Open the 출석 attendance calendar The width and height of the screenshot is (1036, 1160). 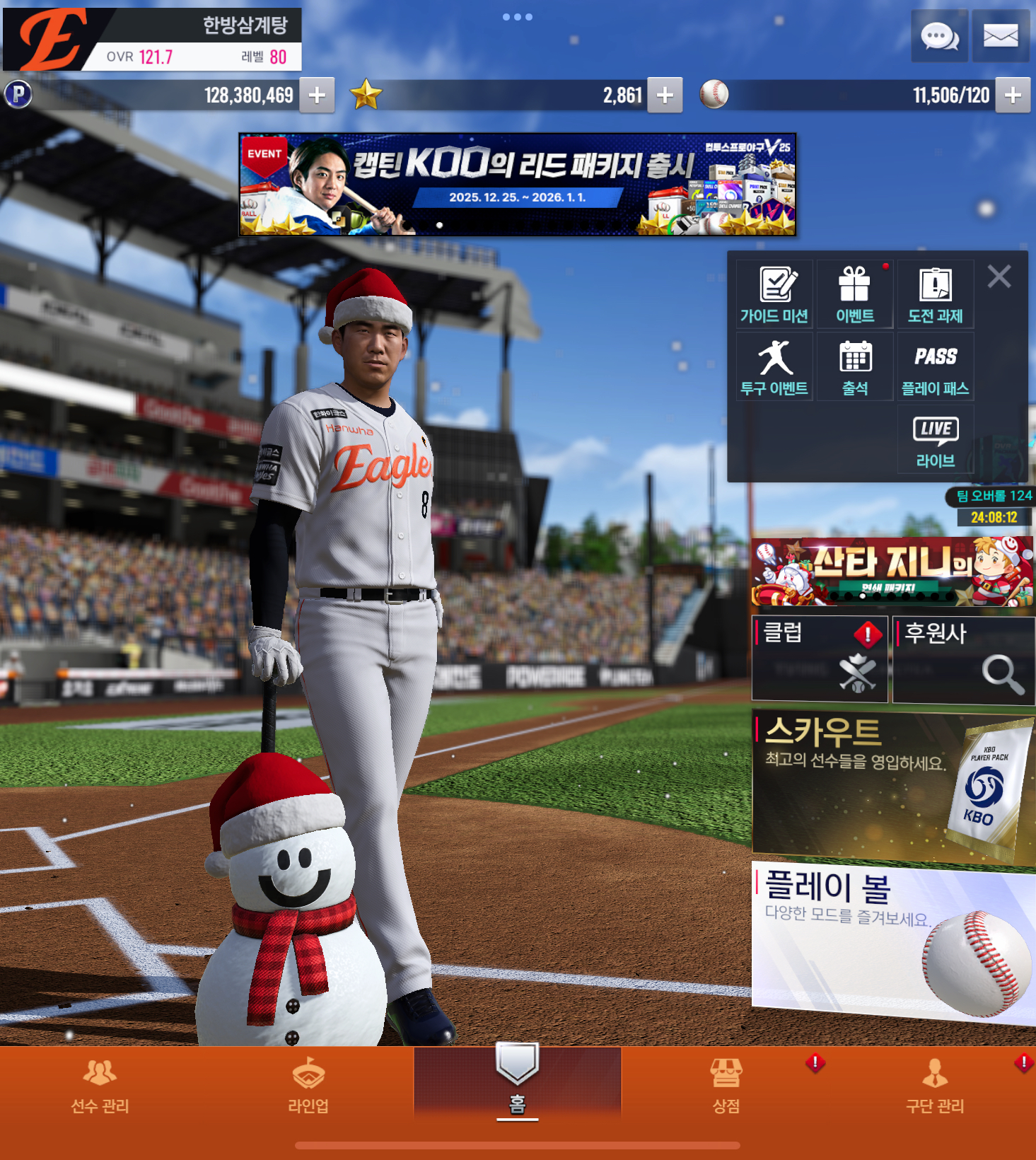point(855,367)
